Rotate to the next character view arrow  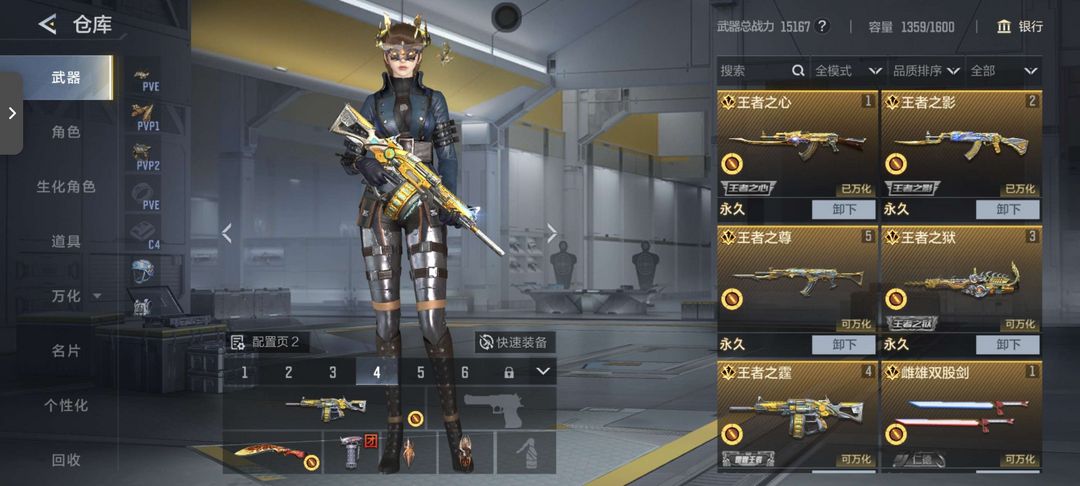pyautogui.click(x=551, y=233)
